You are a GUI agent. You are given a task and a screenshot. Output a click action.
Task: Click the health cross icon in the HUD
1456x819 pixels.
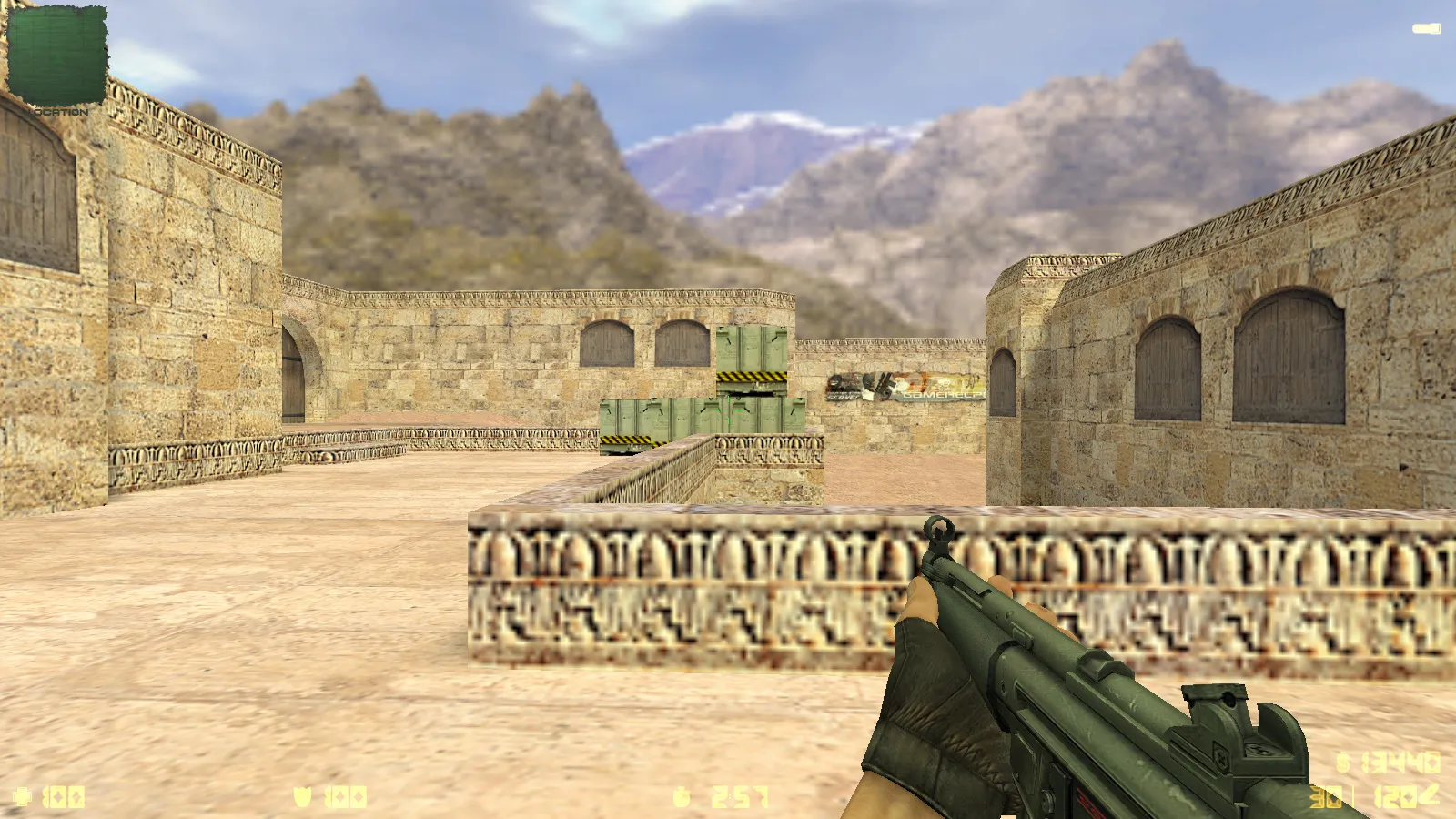[x=23, y=796]
